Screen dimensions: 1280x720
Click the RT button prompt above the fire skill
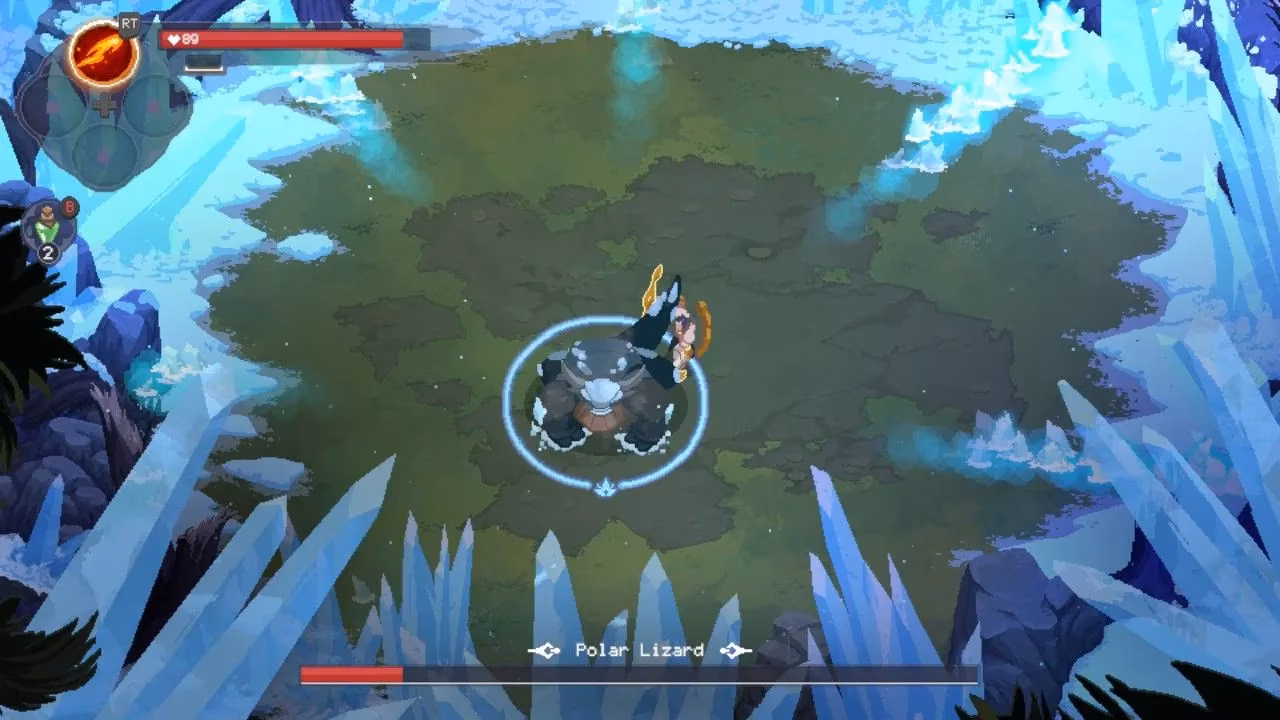[128, 24]
